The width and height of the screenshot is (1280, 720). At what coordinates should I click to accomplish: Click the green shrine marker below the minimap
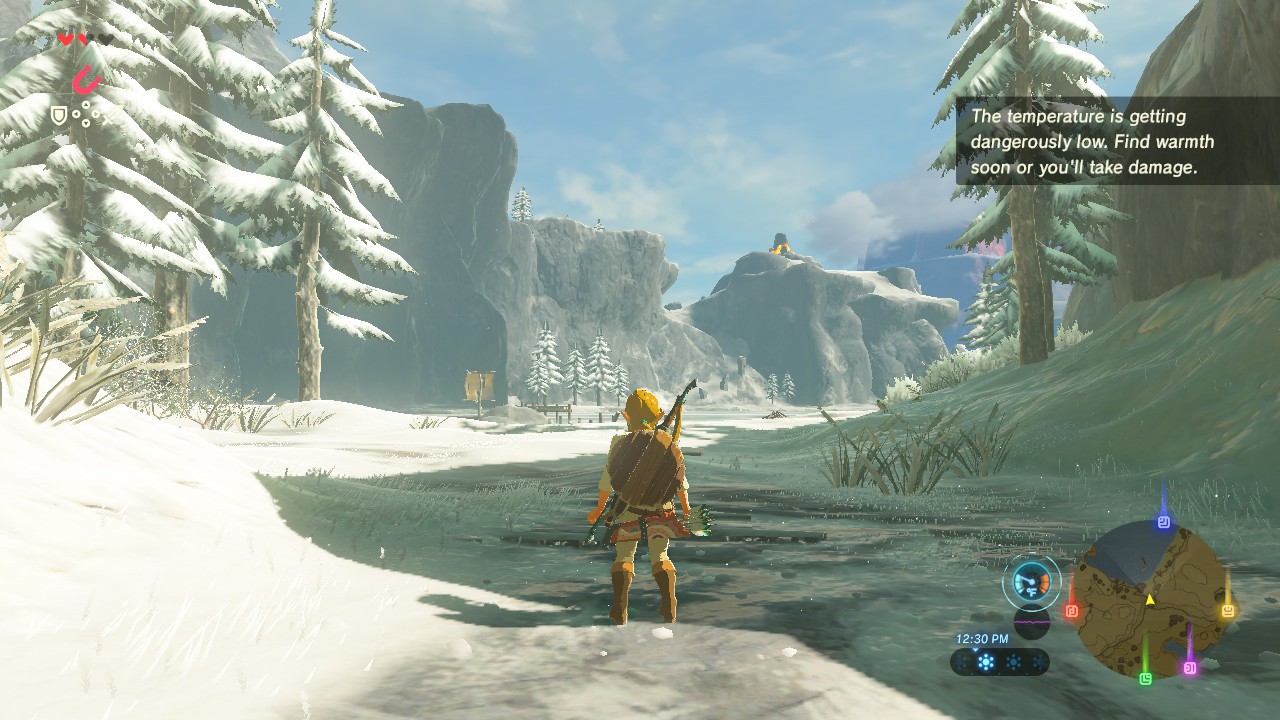click(1146, 679)
